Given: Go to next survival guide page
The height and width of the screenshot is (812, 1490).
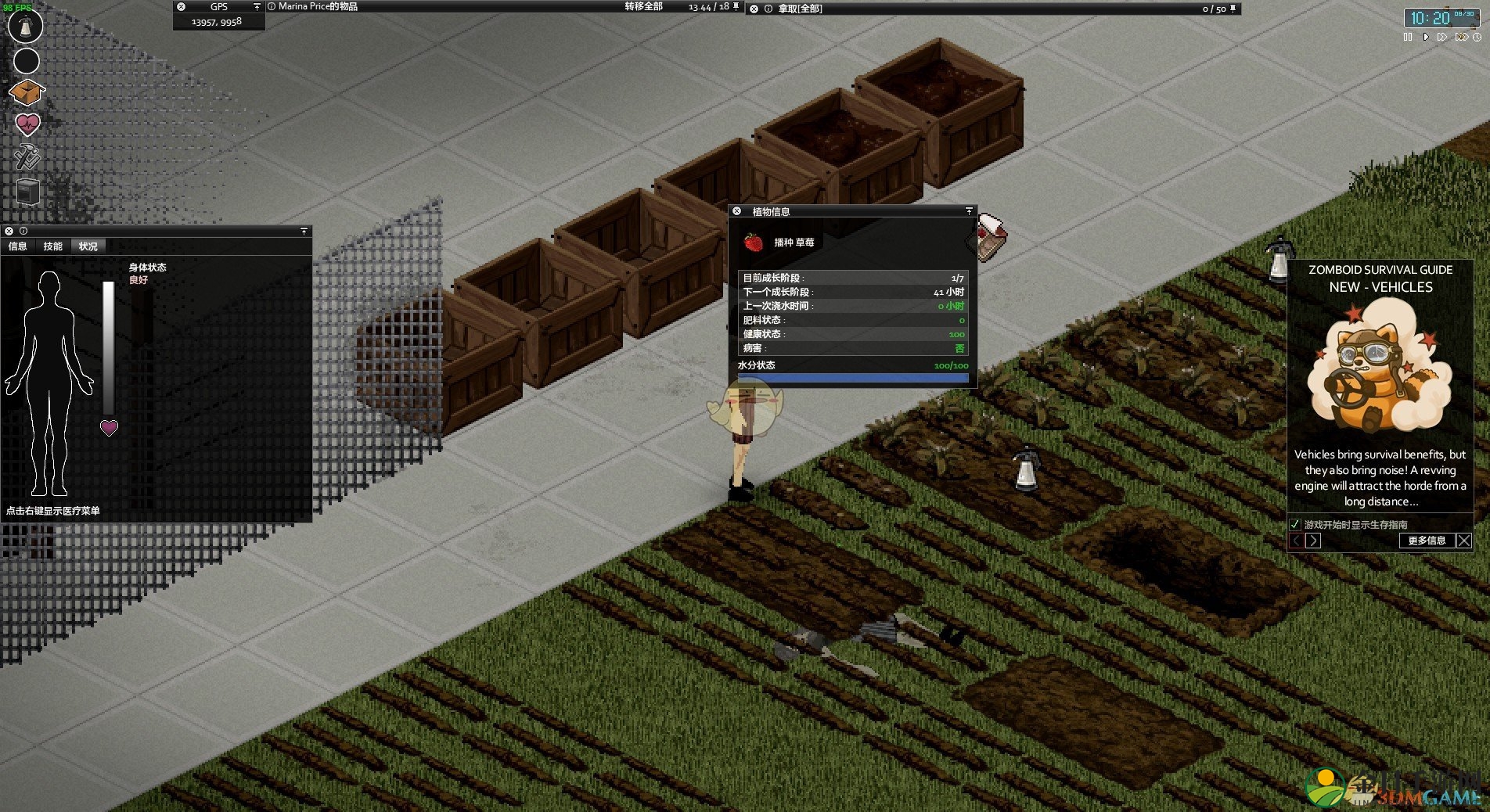Looking at the screenshot, I should 1313,541.
